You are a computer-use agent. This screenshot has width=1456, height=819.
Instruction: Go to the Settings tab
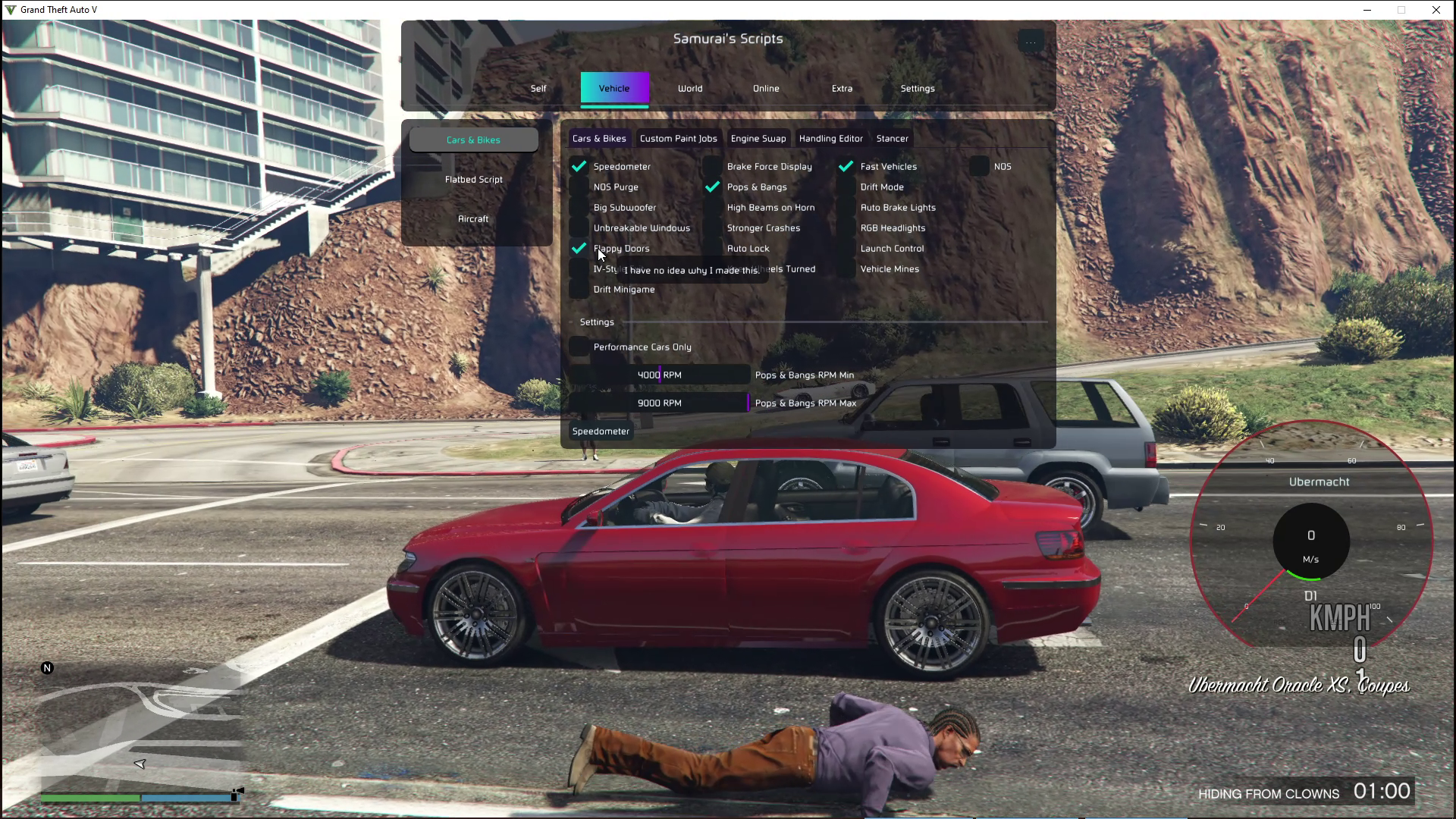918,89
